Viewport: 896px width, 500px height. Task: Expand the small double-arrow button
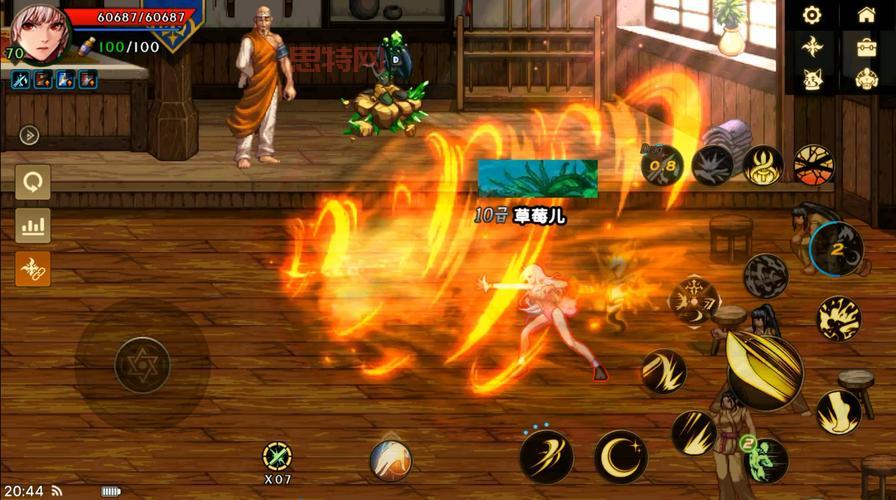click(x=29, y=135)
